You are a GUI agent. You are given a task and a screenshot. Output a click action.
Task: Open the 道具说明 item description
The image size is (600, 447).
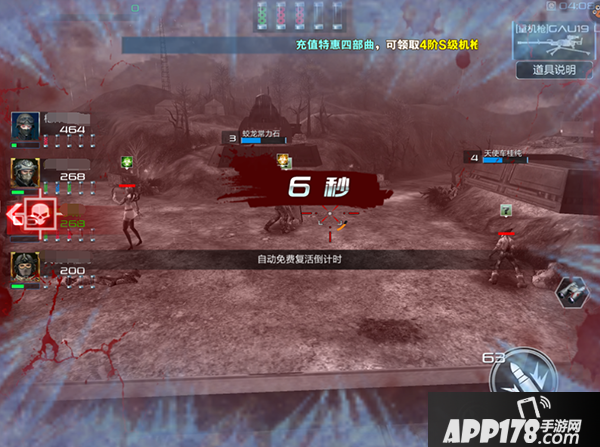pos(553,70)
